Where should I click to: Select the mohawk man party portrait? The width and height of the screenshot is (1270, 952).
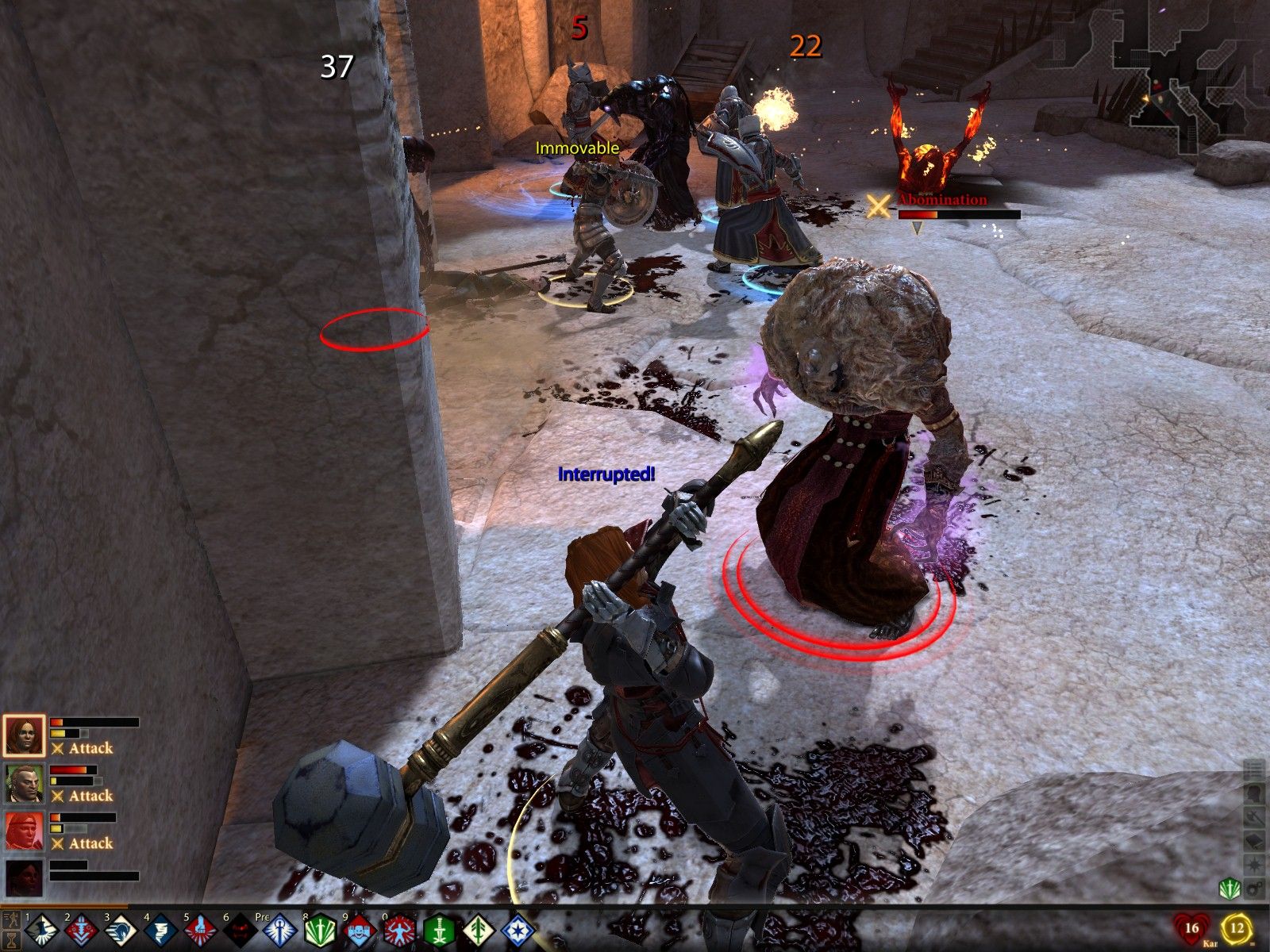pyautogui.click(x=25, y=784)
